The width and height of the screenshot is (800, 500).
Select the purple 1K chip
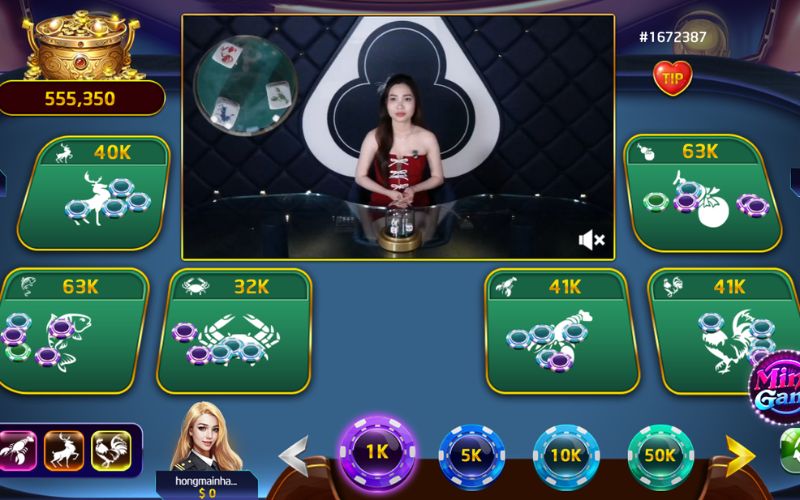pos(377,451)
